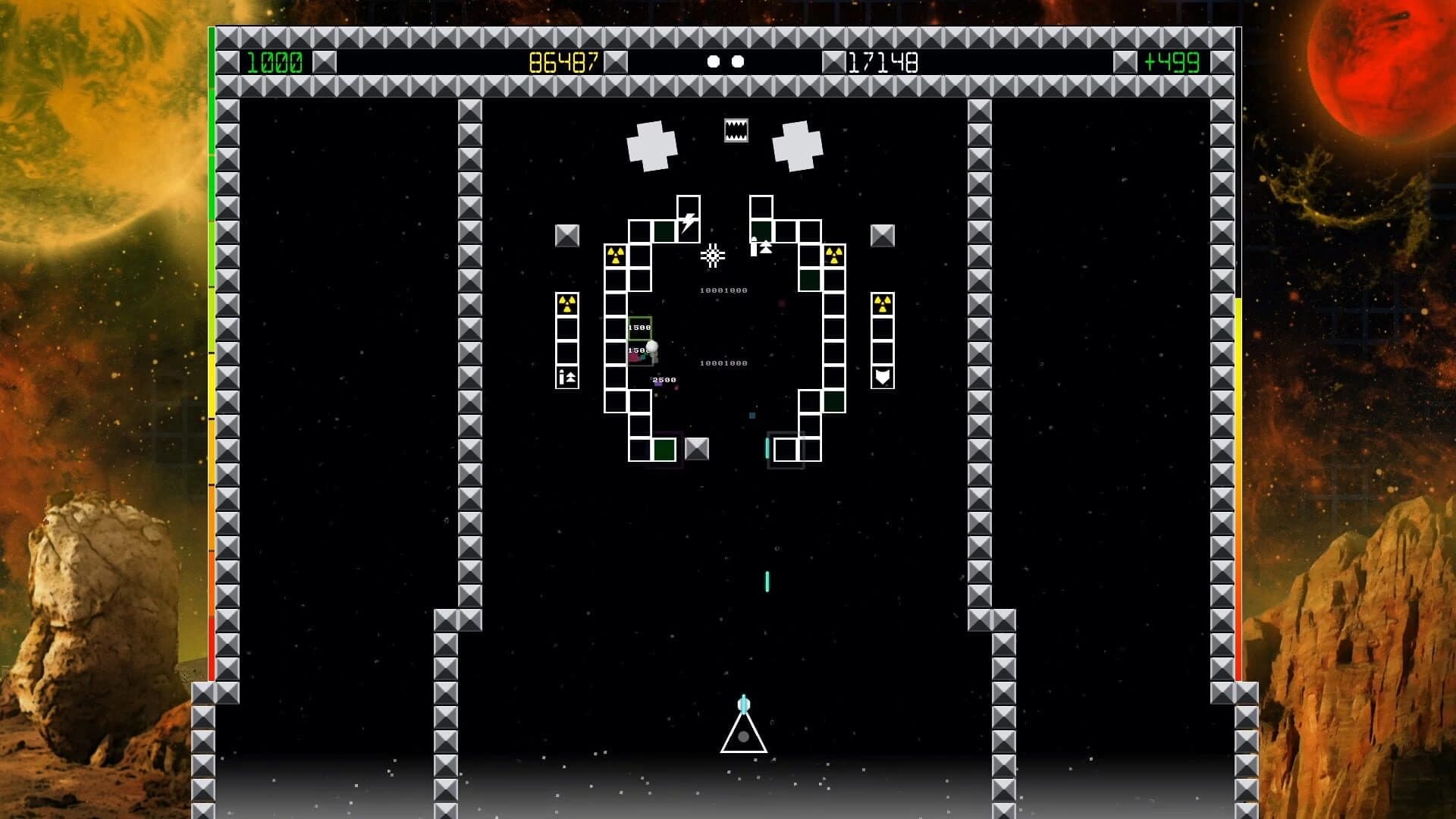Toggle the pyramid block at ring bottom

(697, 449)
